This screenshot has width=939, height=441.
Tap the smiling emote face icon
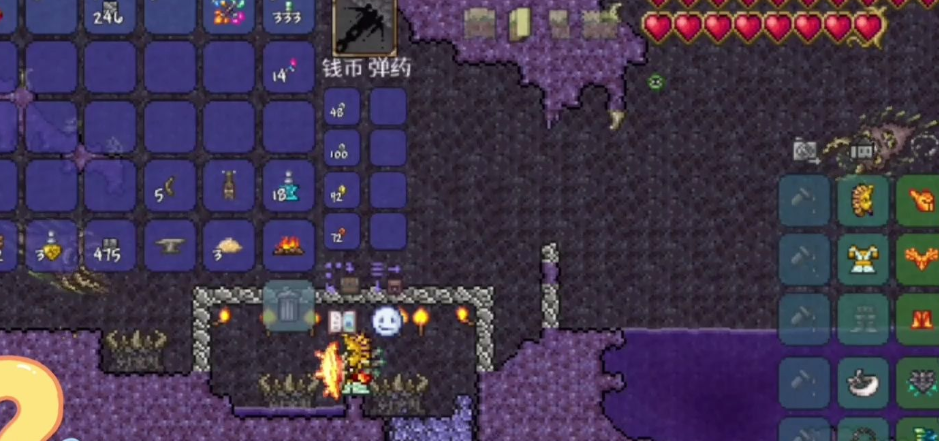[386, 321]
